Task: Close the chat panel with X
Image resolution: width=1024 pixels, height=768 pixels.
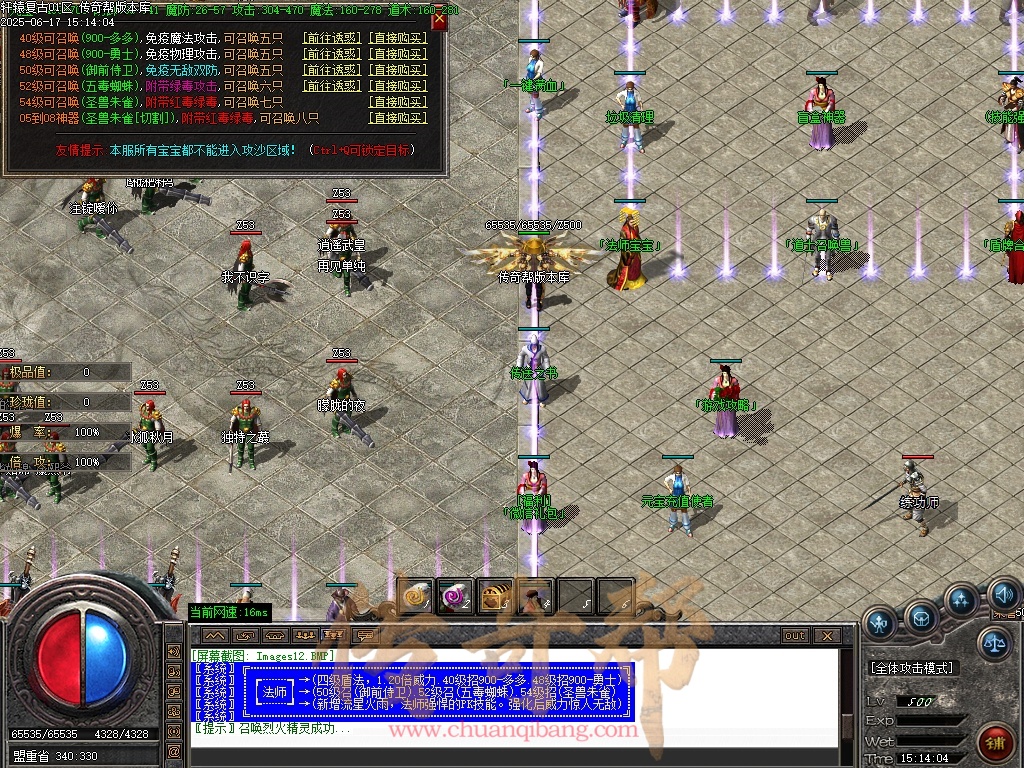Action: (x=826, y=636)
